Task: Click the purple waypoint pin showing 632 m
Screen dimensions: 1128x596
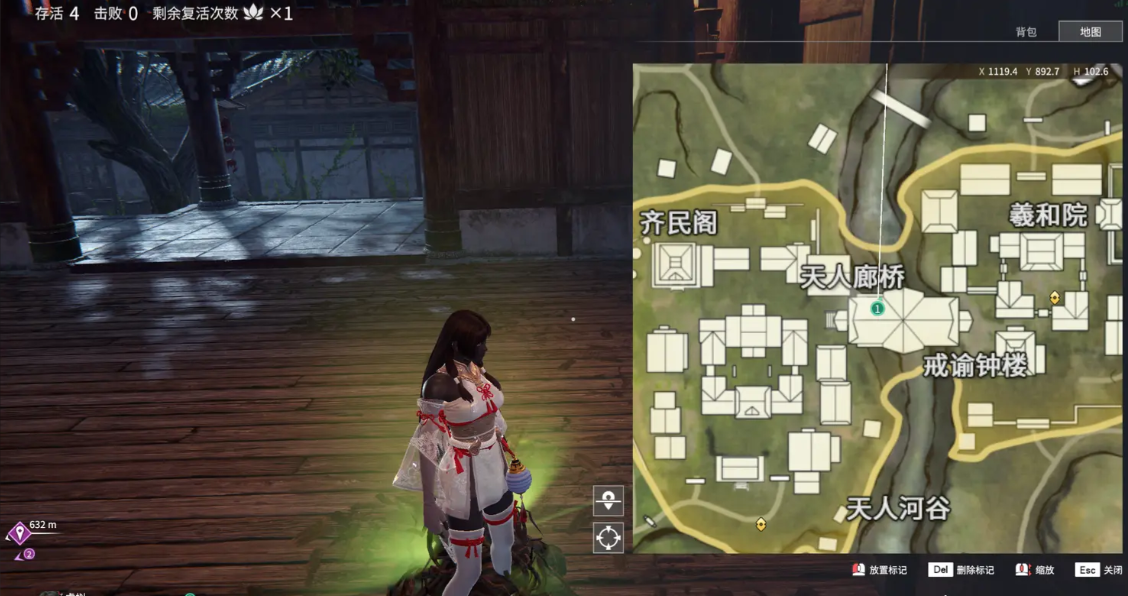Action: coord(18,533)
